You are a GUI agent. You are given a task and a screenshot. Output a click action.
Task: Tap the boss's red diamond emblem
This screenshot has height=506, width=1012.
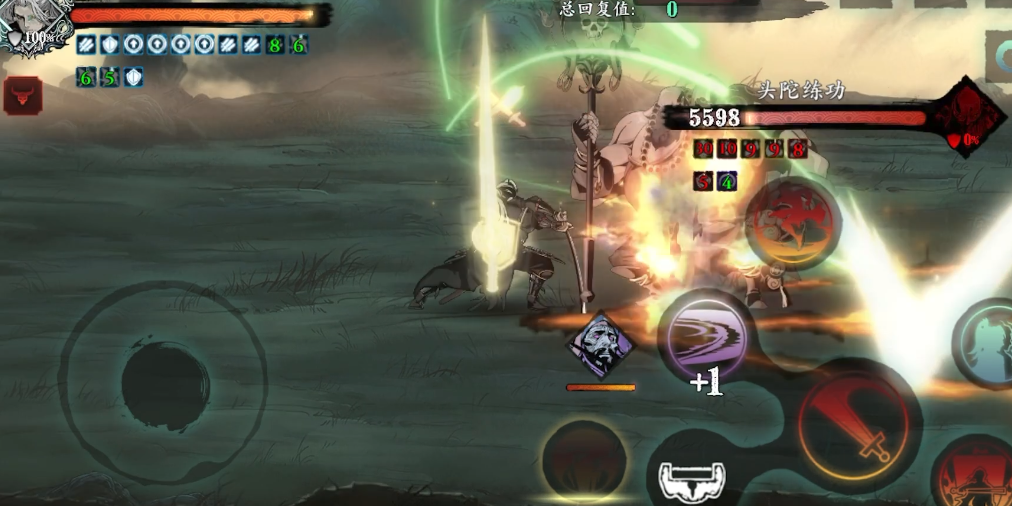[968, 113]
